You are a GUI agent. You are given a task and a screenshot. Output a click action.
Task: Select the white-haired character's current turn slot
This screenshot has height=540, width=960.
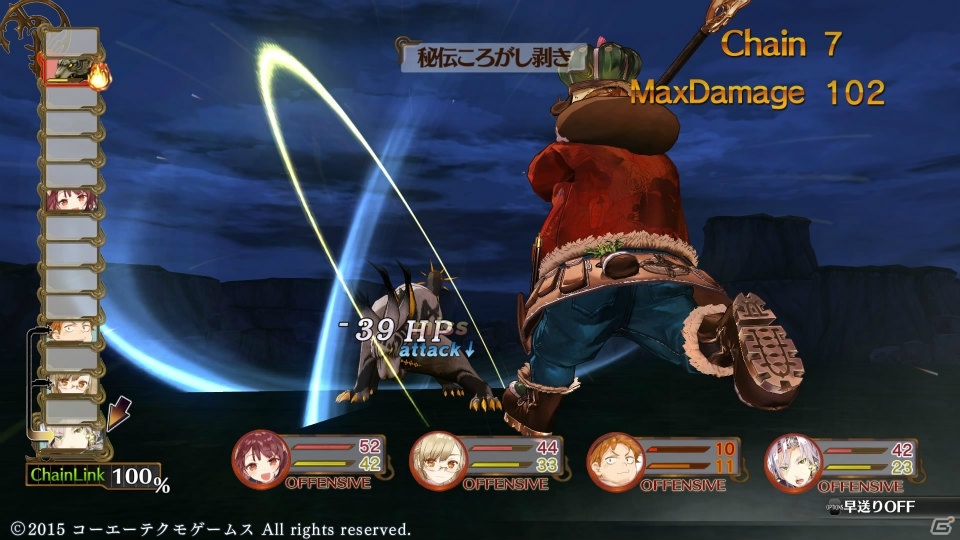(x=74, y=436)
